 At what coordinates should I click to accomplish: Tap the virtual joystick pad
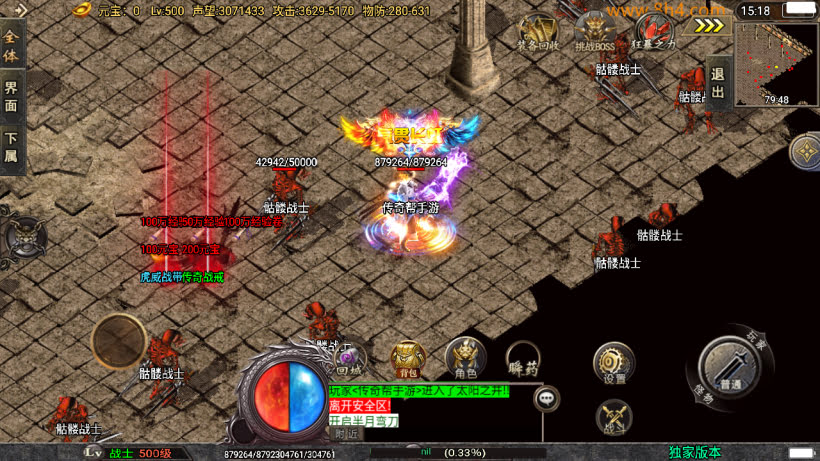point(119,341)
